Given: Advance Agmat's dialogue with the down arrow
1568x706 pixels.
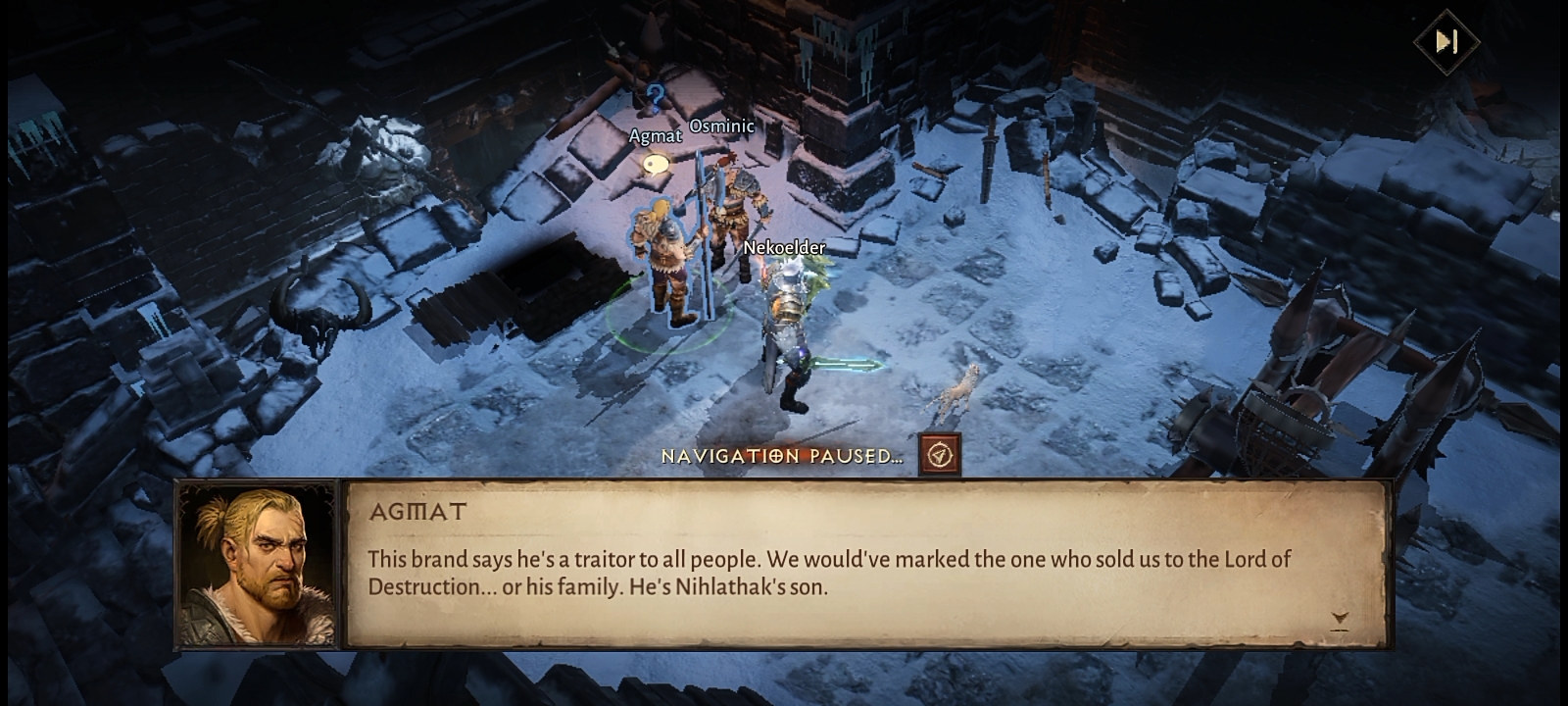Looking at the screenshot, I should (x=1340, y=620).
